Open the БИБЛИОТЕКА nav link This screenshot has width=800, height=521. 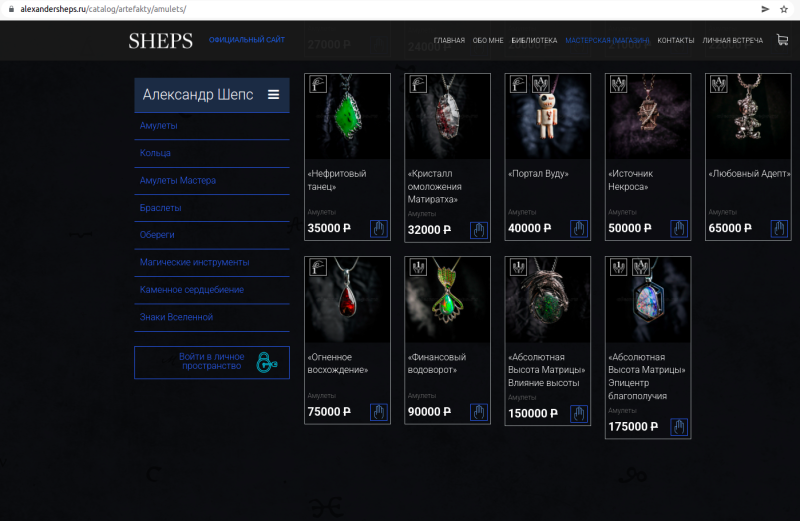pyautogui.click(x=534, y=41)
